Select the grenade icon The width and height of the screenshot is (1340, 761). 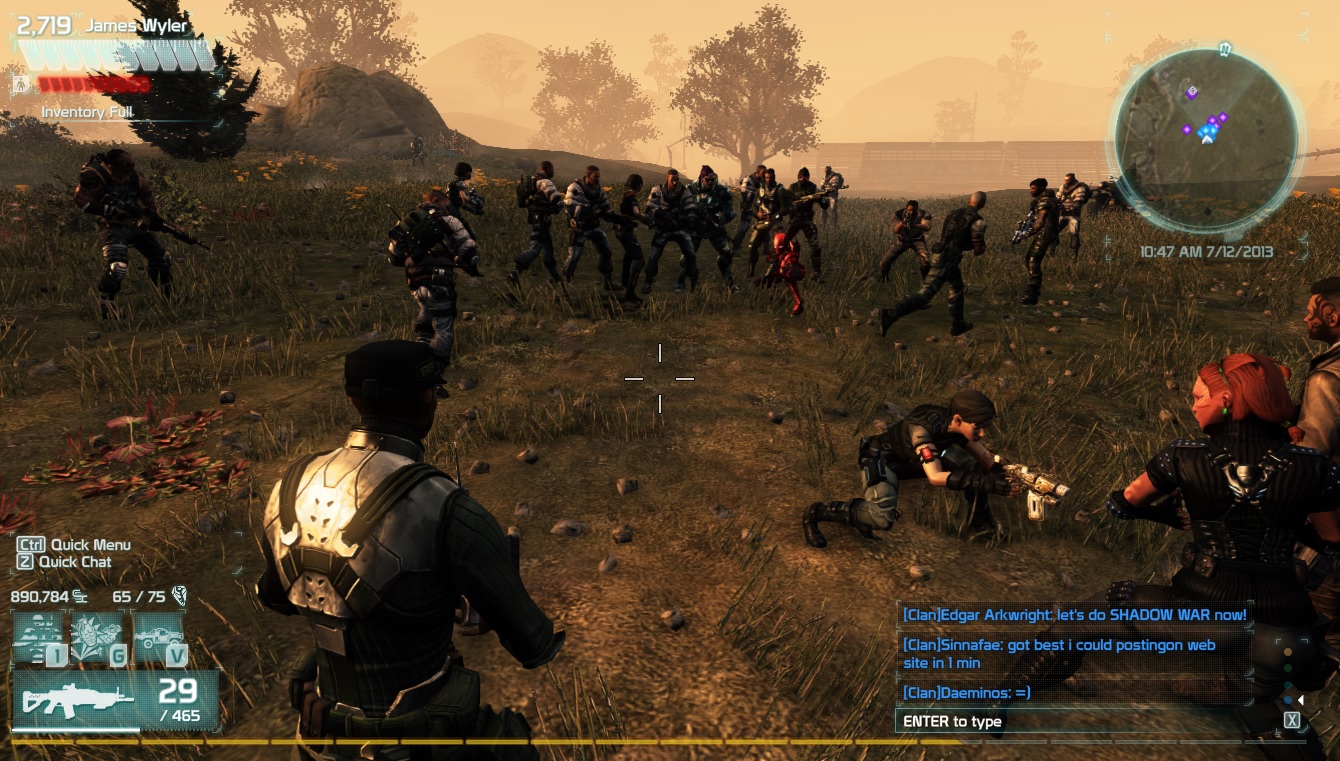pos(100,636)
